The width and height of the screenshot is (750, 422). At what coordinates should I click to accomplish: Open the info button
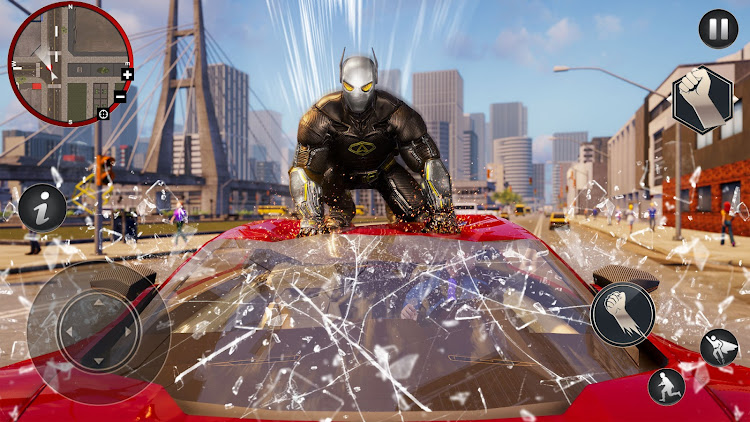click(x=42, y=208)
